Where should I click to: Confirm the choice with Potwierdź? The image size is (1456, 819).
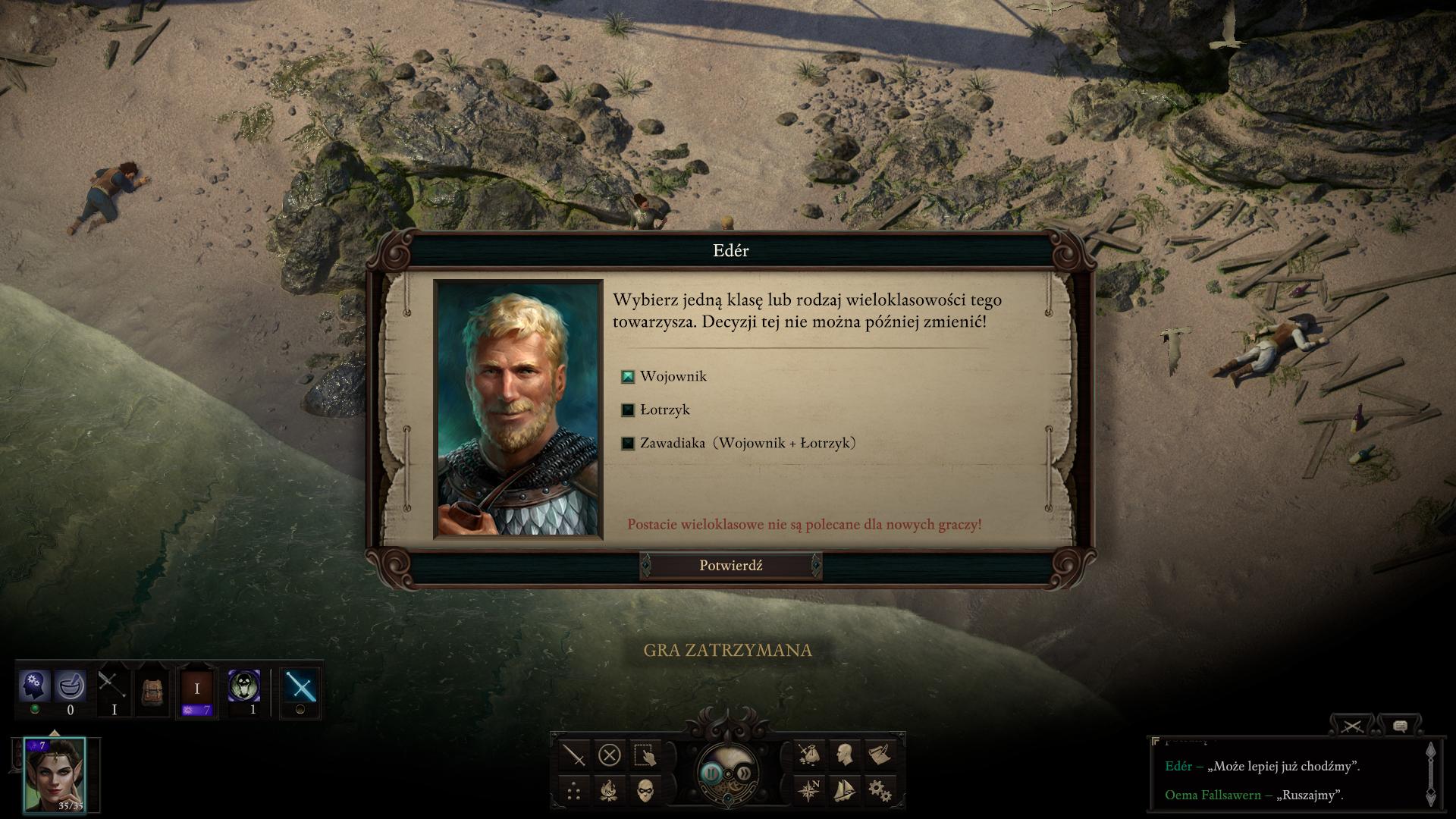pos(730,566)
